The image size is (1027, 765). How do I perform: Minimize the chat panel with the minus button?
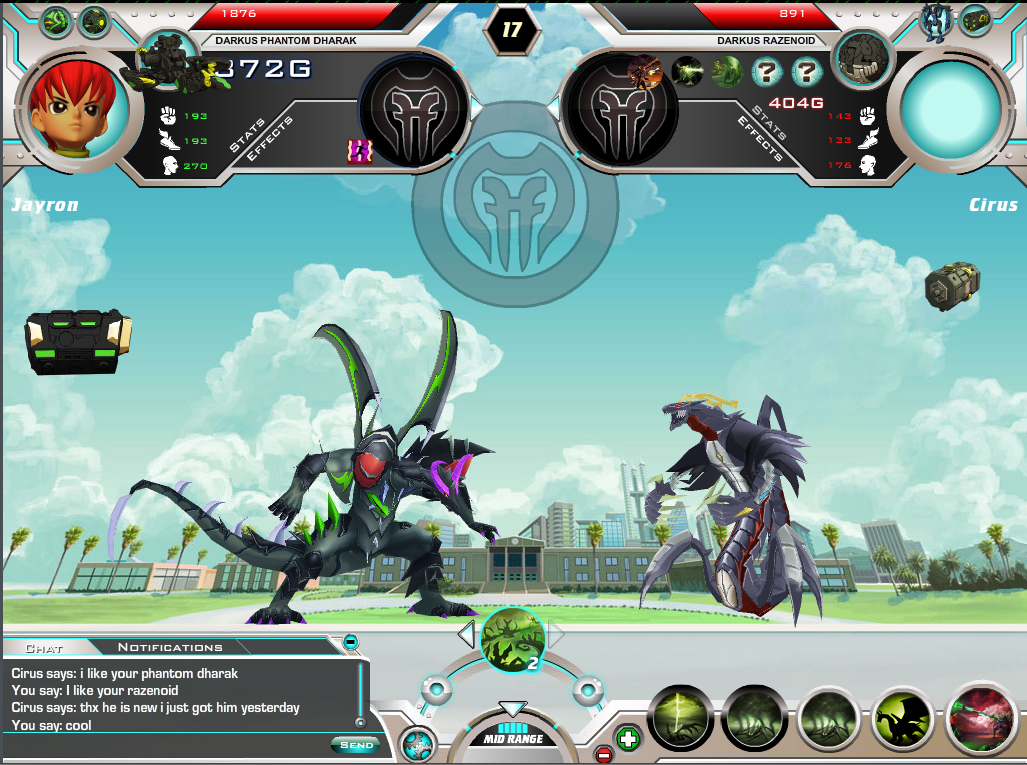click(351, 642)
